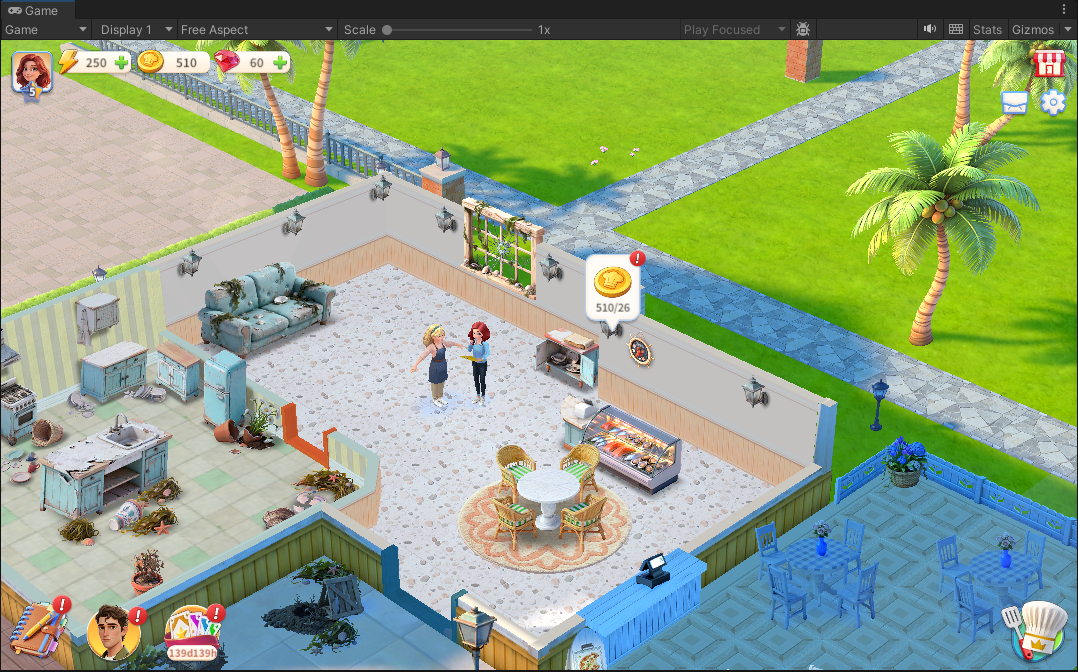Open the red-haired player avatar profile

pos(31,72)
